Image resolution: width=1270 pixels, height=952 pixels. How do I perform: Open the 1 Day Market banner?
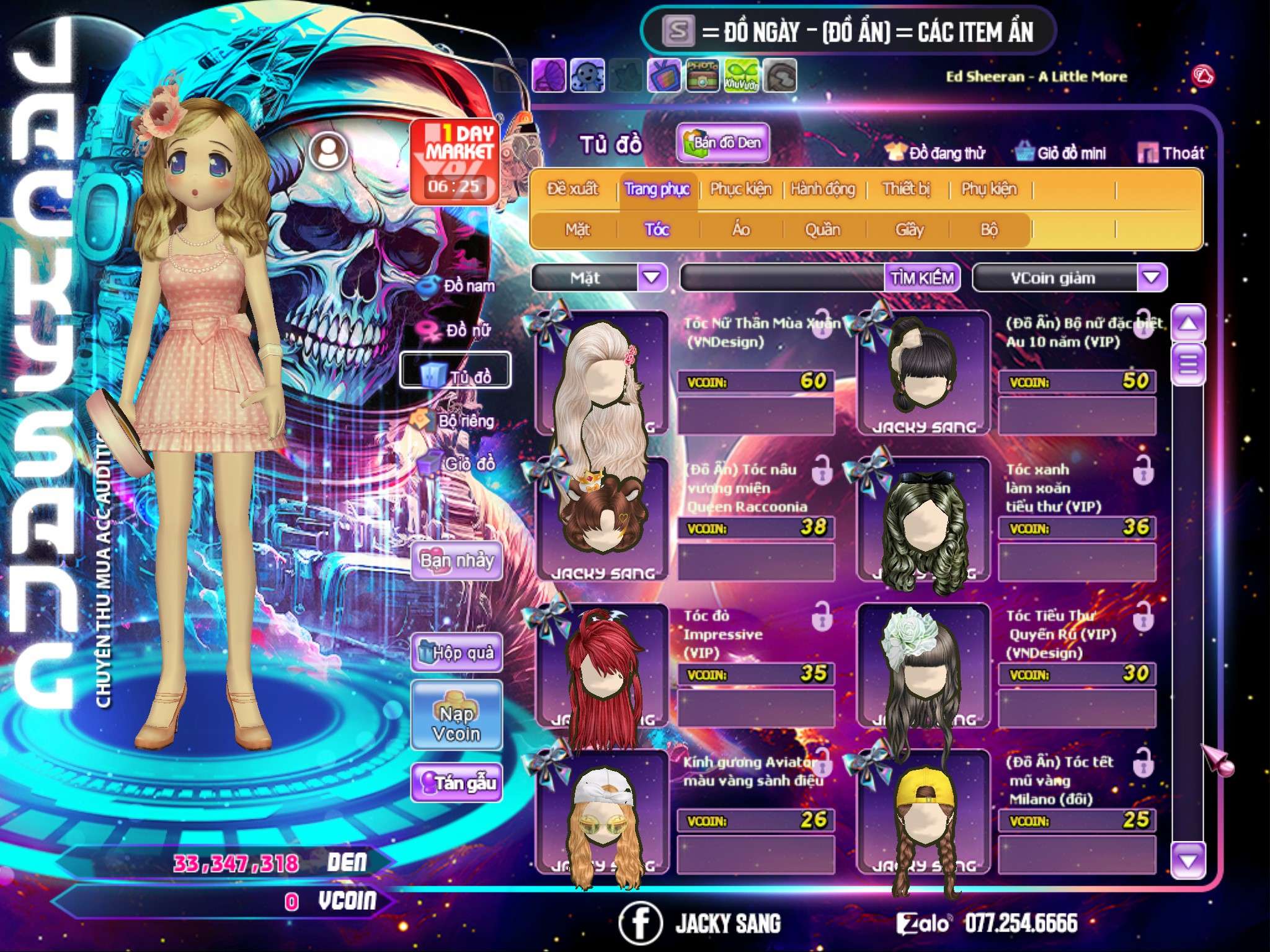click(455, 161)
